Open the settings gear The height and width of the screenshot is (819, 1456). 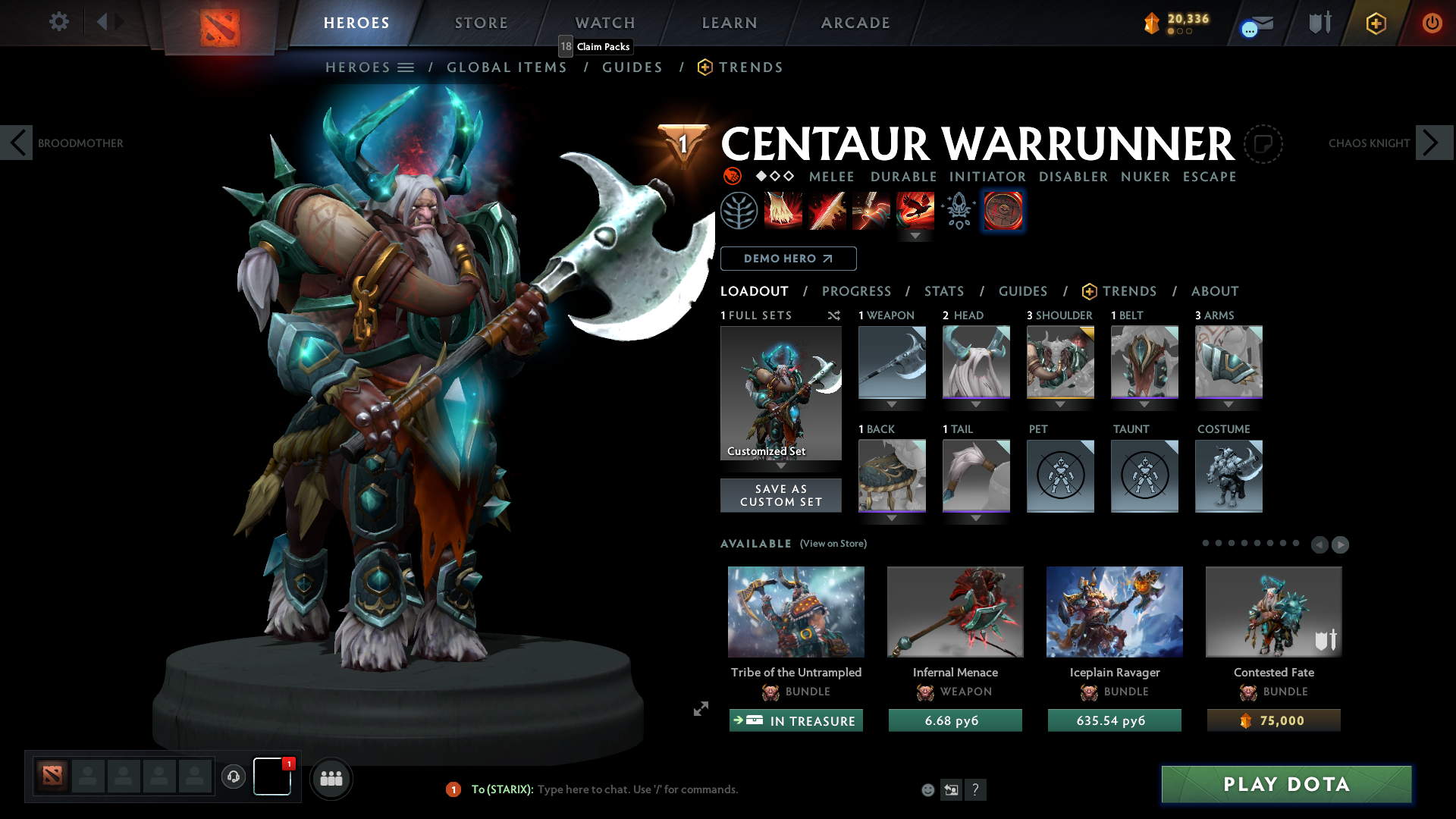[x=58, y=22]
